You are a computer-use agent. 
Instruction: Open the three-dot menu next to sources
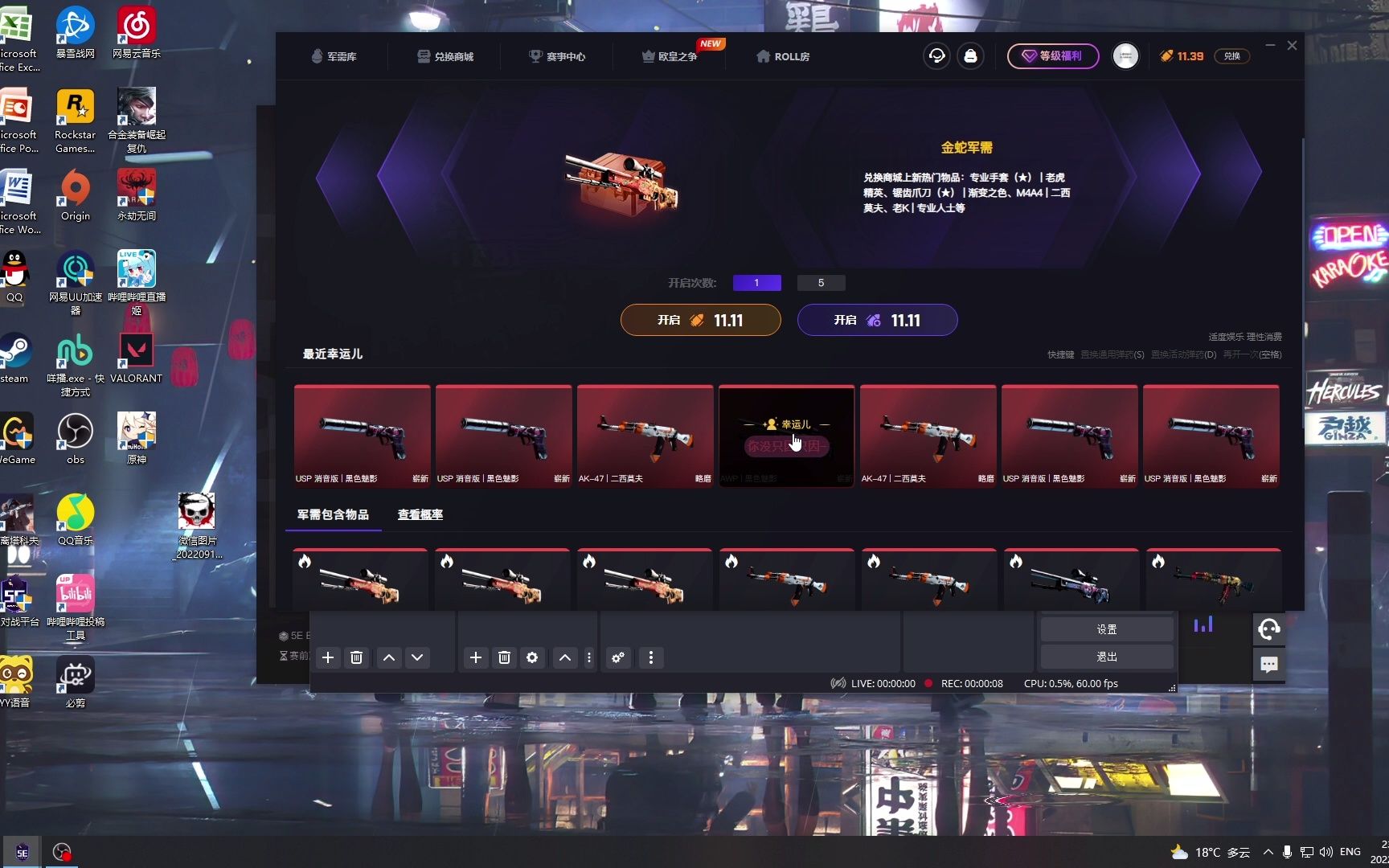tap(589, 657)
